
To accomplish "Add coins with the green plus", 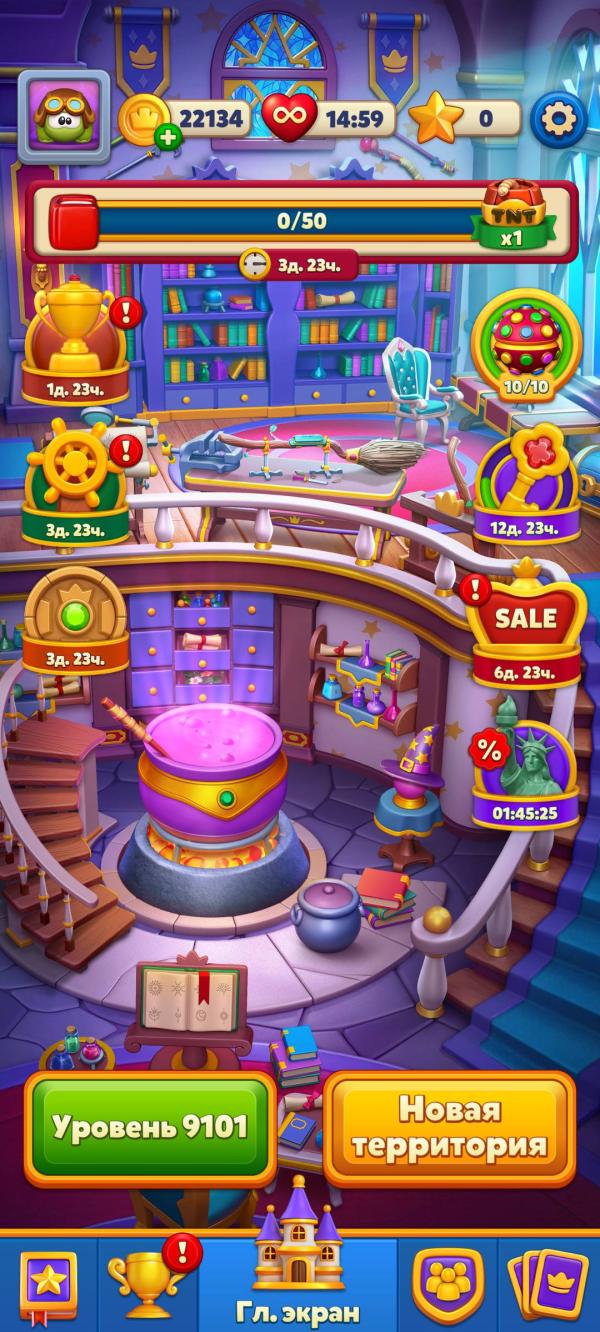I will (168, 139).
